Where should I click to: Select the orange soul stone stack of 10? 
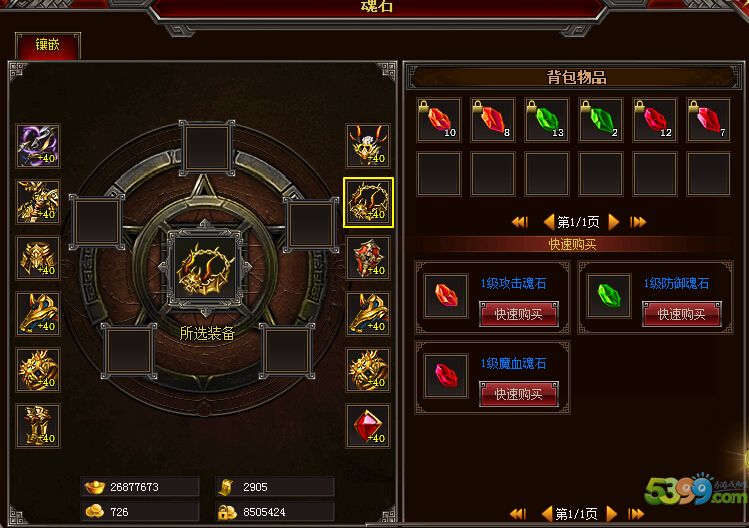[438, 120]
